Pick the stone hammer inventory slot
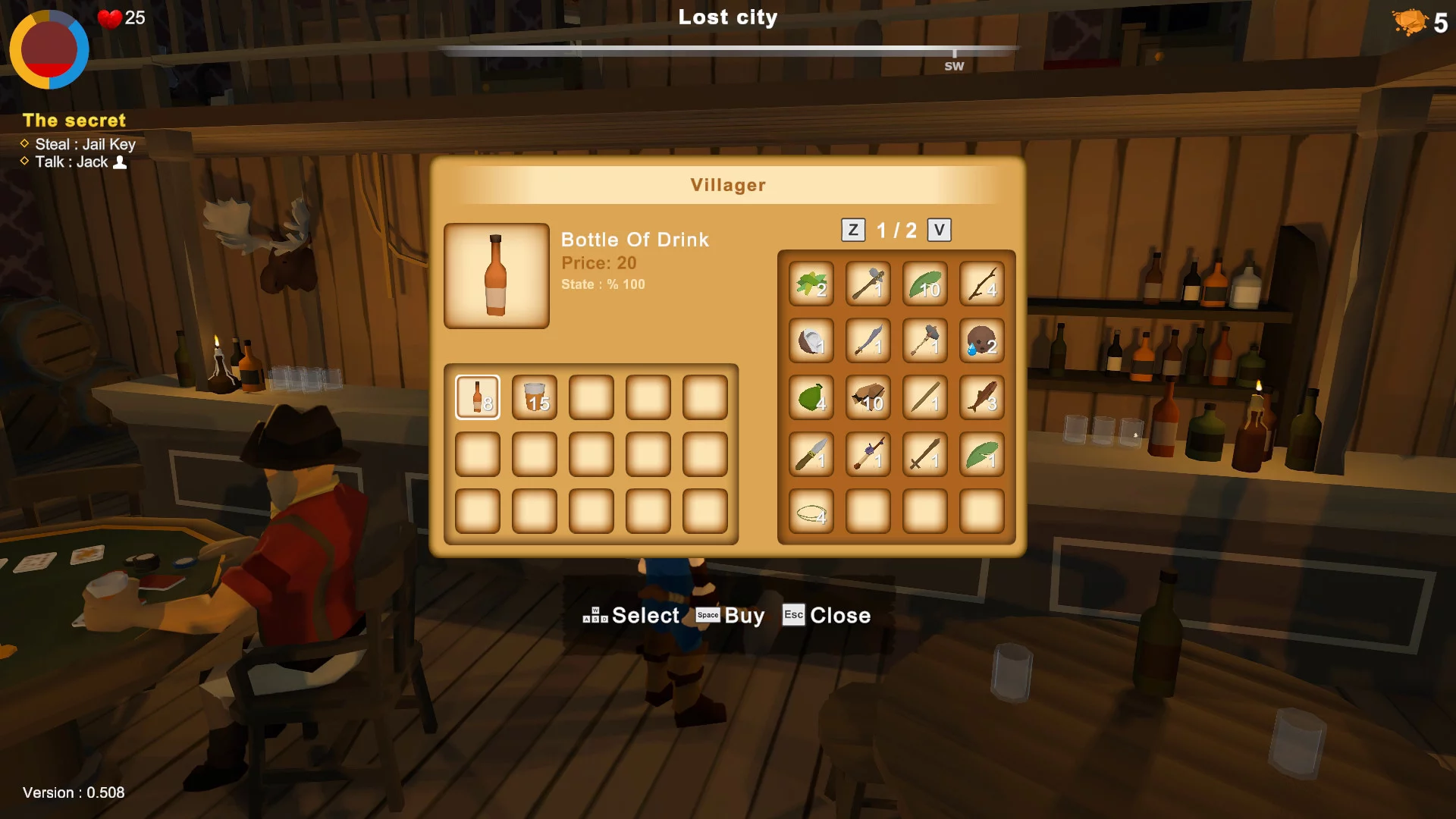The image size is (1456, 819). point(925,340)
